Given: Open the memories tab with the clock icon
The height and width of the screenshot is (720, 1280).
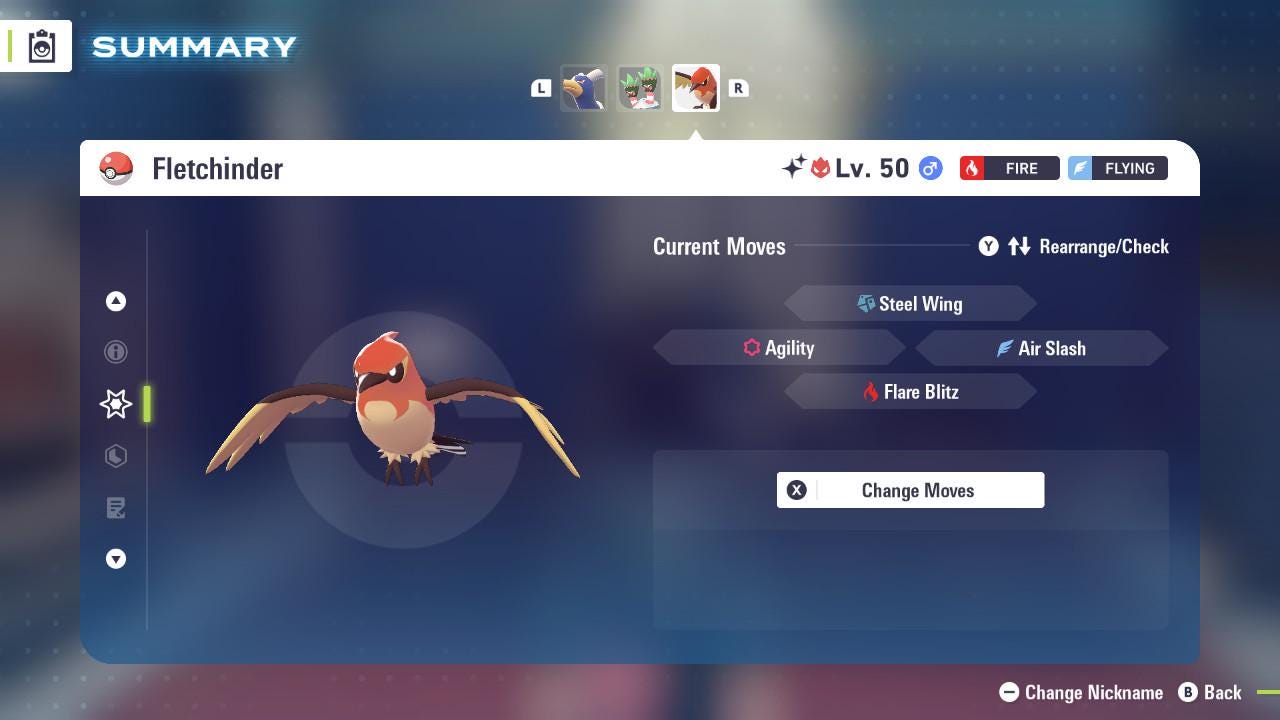Looking at the screenshot, I should point(116,456).
